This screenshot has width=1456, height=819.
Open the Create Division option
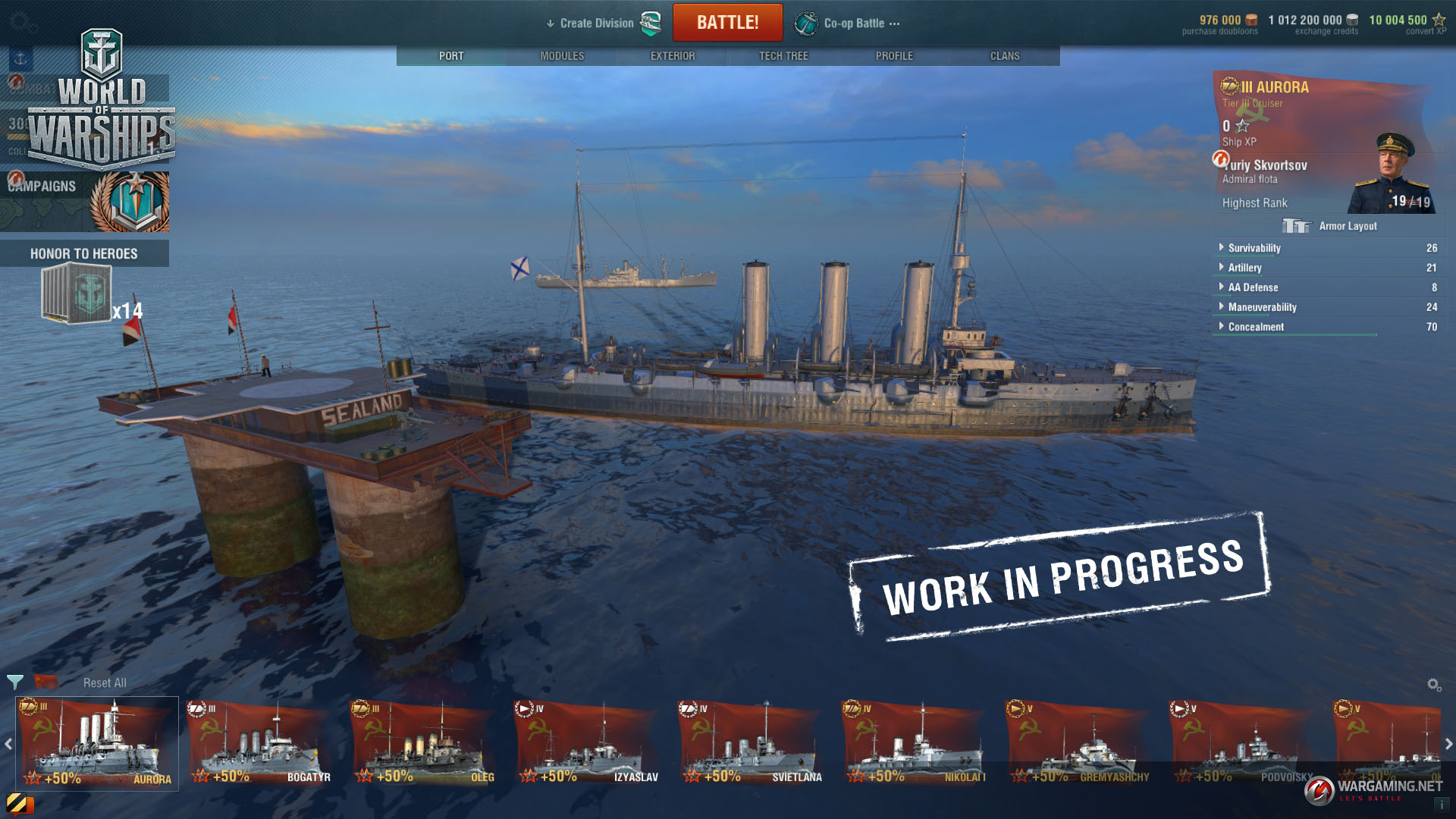click(x=597, y=24)
